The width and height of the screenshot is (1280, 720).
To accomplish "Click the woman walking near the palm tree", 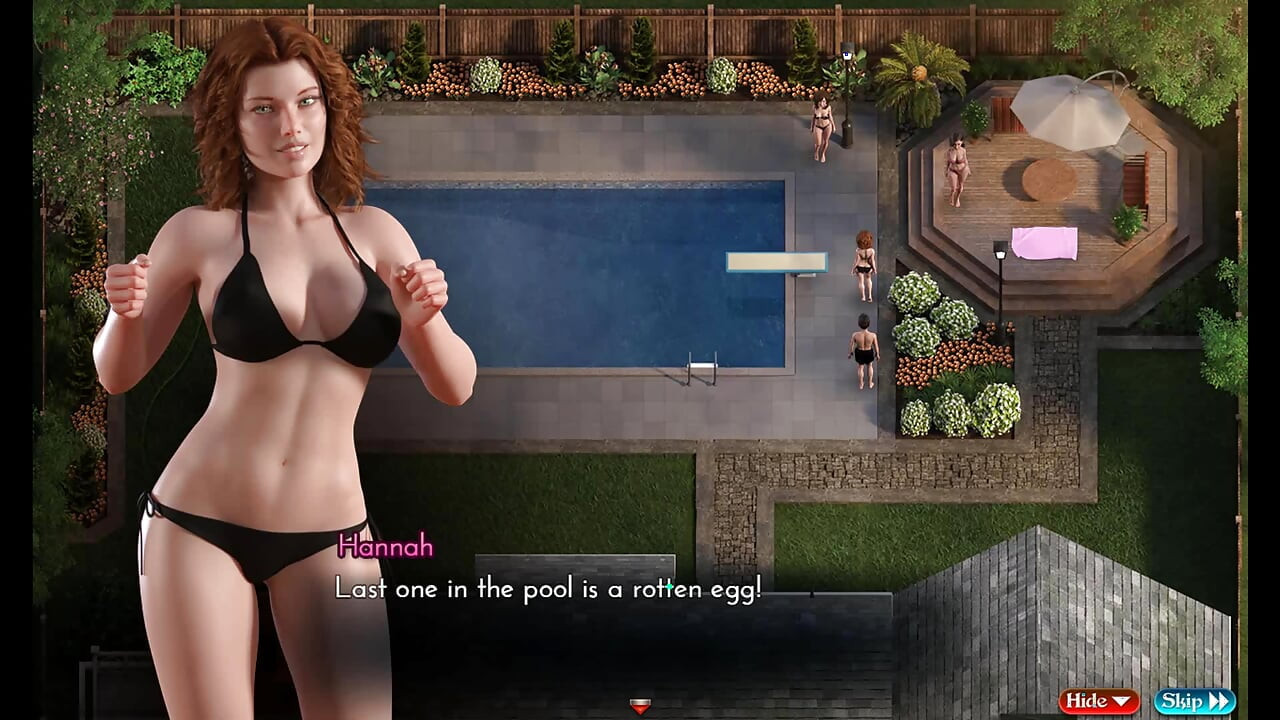I will [820, 125].
